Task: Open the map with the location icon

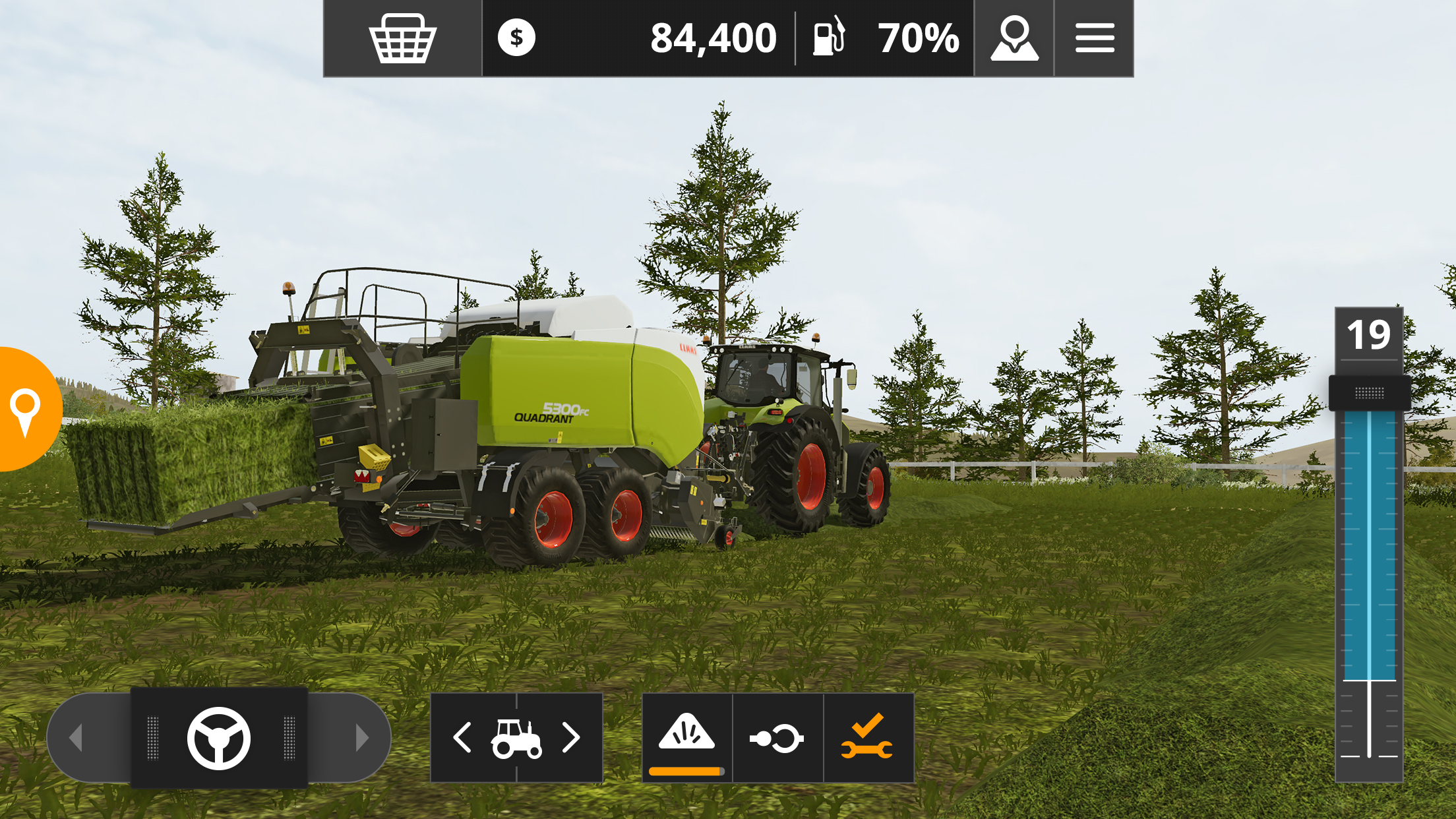Action: (1014, 38)
